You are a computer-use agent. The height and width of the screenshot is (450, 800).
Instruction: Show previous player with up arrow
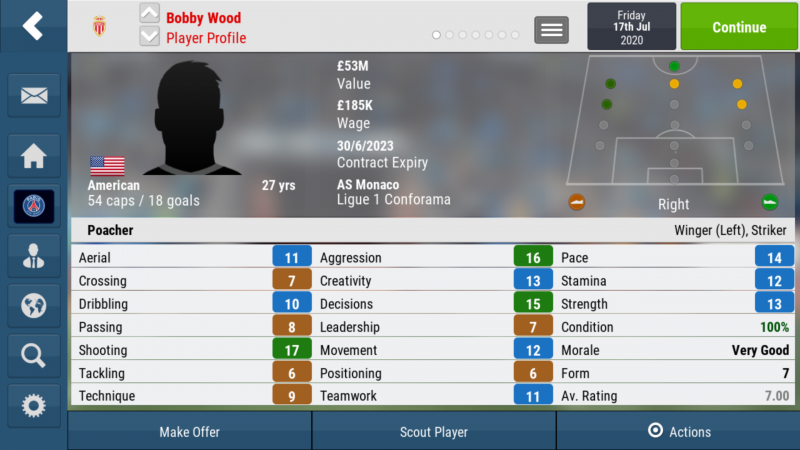pyautogui.click(x=149, y=14)
